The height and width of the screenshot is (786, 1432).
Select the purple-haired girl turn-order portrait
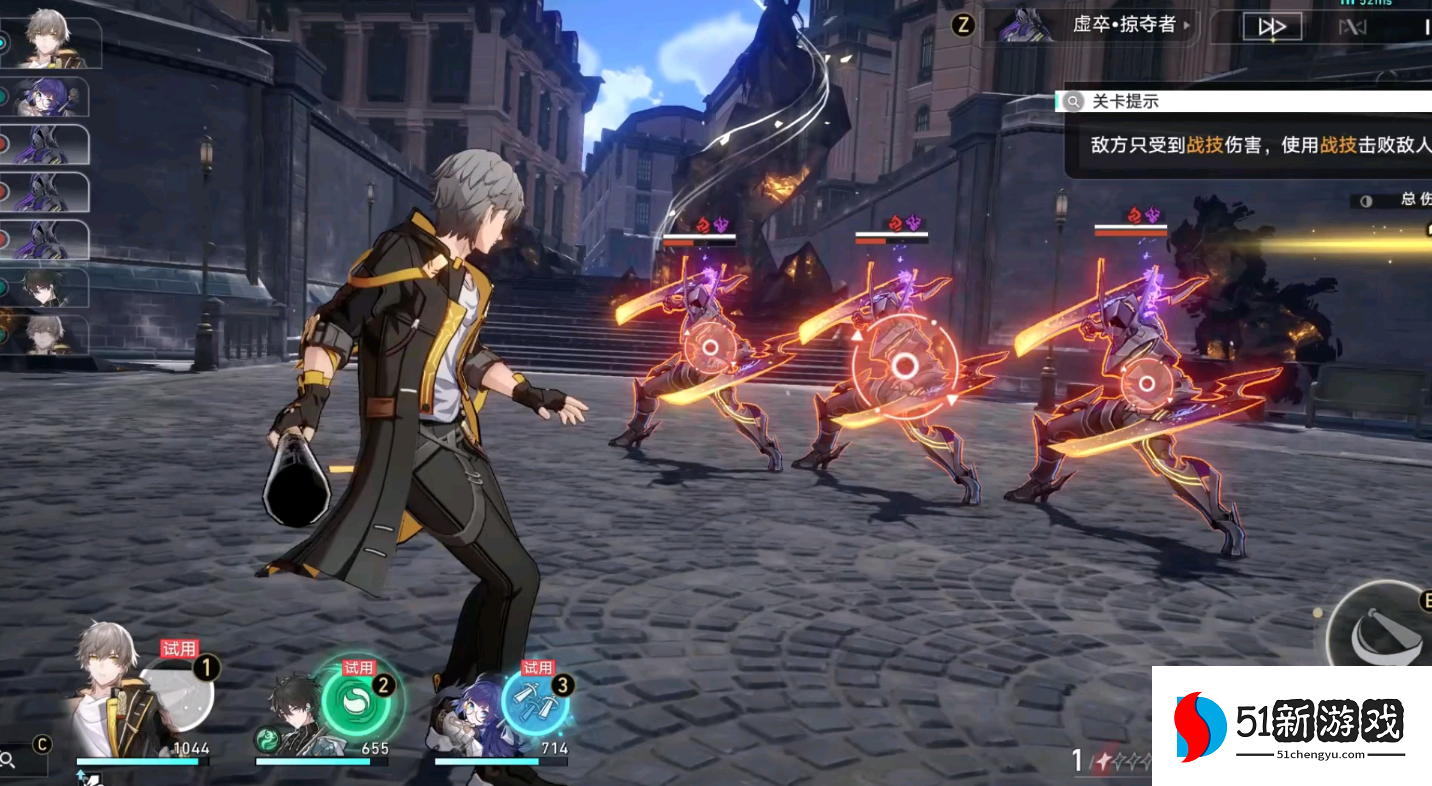click(47, 96)
